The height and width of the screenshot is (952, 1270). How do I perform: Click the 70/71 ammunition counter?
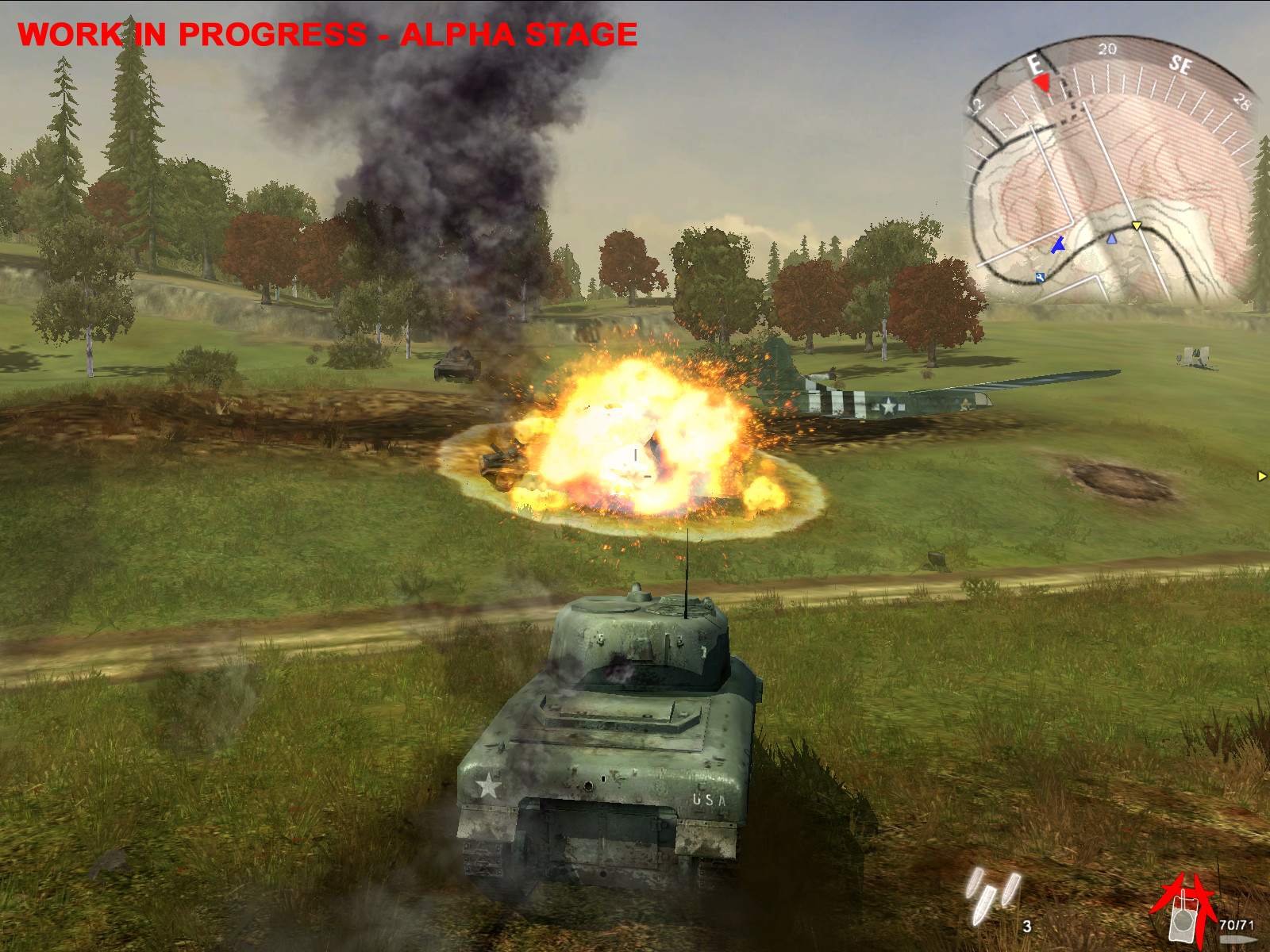[1236, 924]
